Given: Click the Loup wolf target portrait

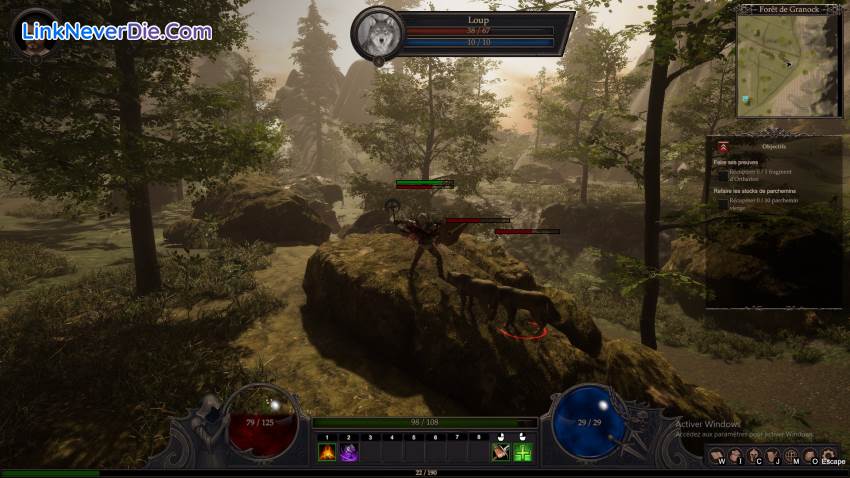Looking at the screenshot, I should 377,34.
